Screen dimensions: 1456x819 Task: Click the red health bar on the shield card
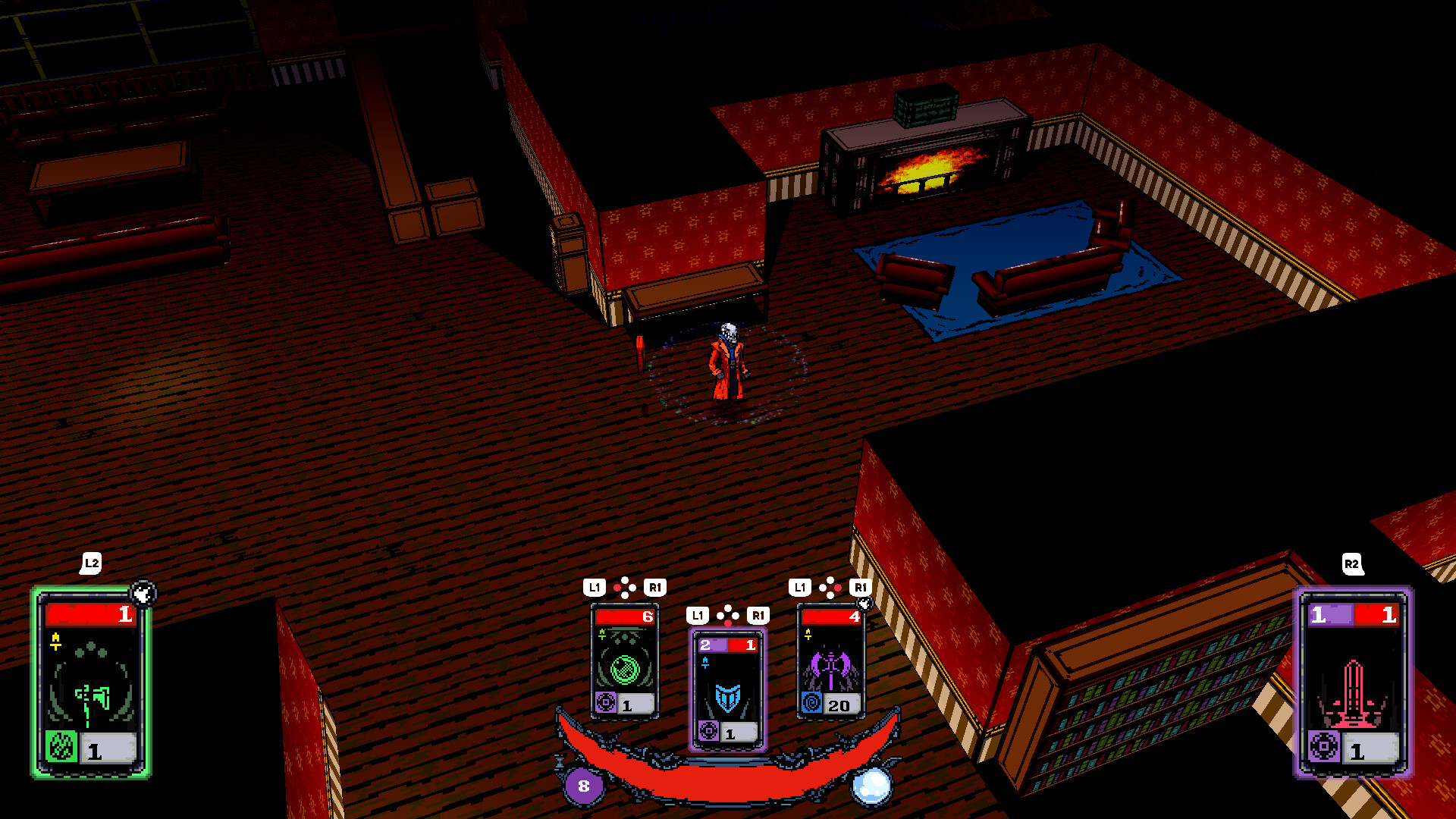pyautogui.click(x=742, y=646)
